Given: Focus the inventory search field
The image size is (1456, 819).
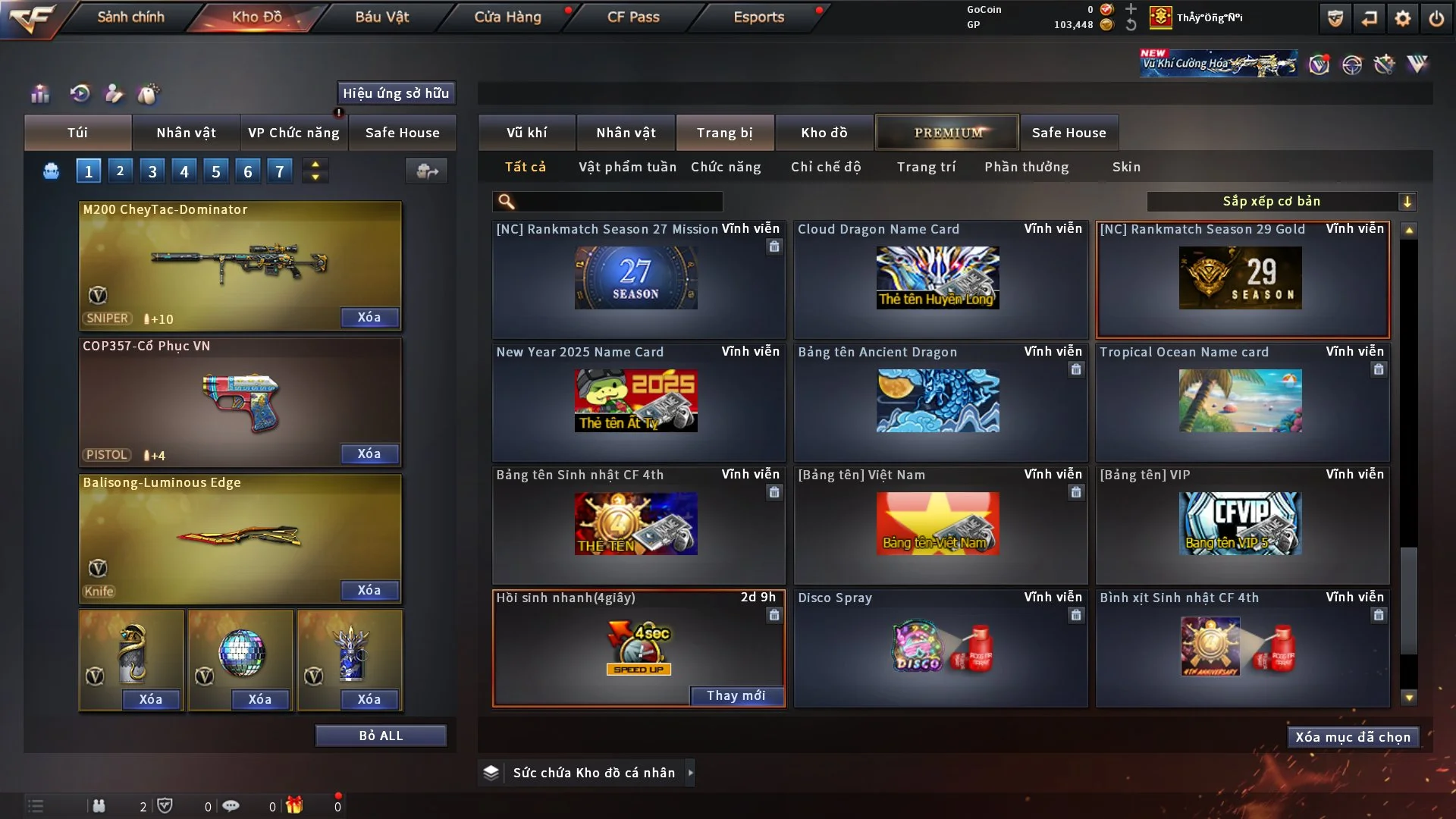Looking at the screenshot, I should click(618, 201).
